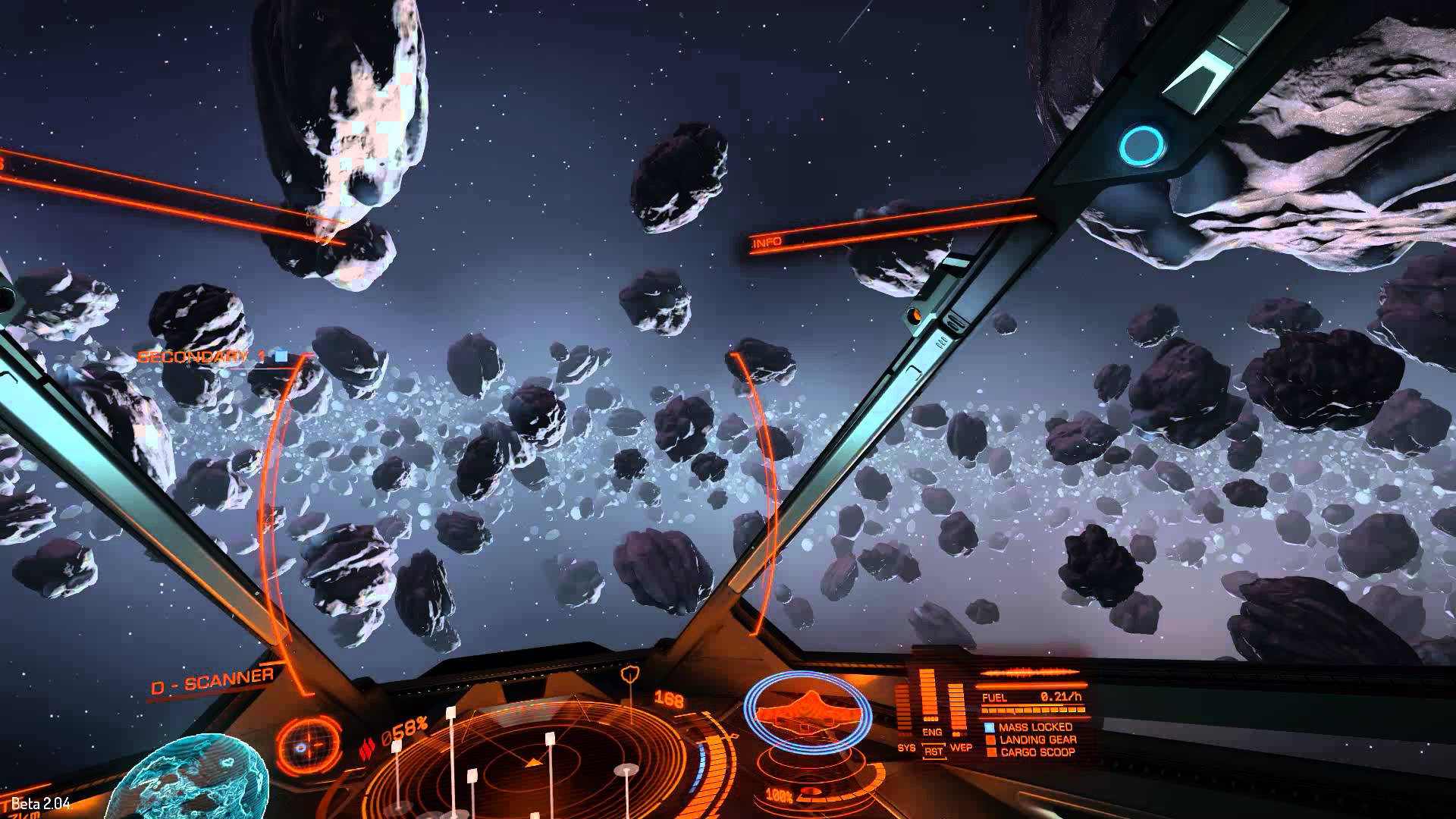Boost power to ENG
Screen dimensions: 1456x819
pyautogui.click(x=932, y=733)
